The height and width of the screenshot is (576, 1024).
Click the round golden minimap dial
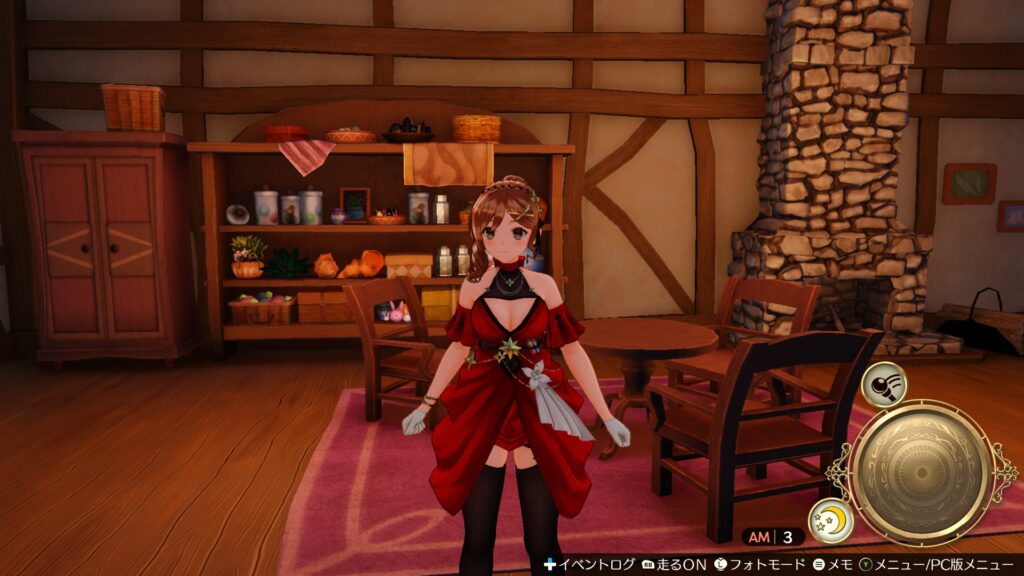point(922,472)
